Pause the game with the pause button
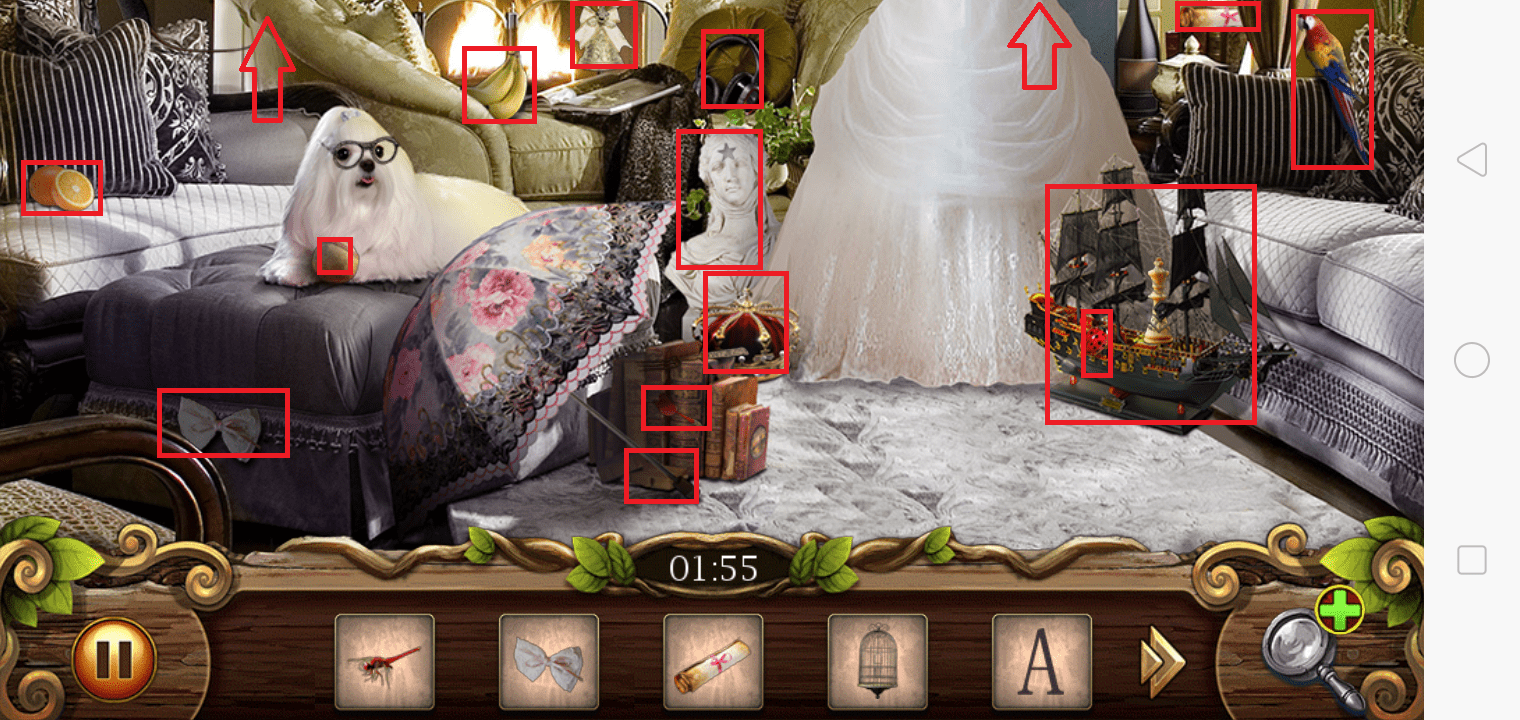Image resolution: width=1520 pixels, height=720 pixels. 113,658
